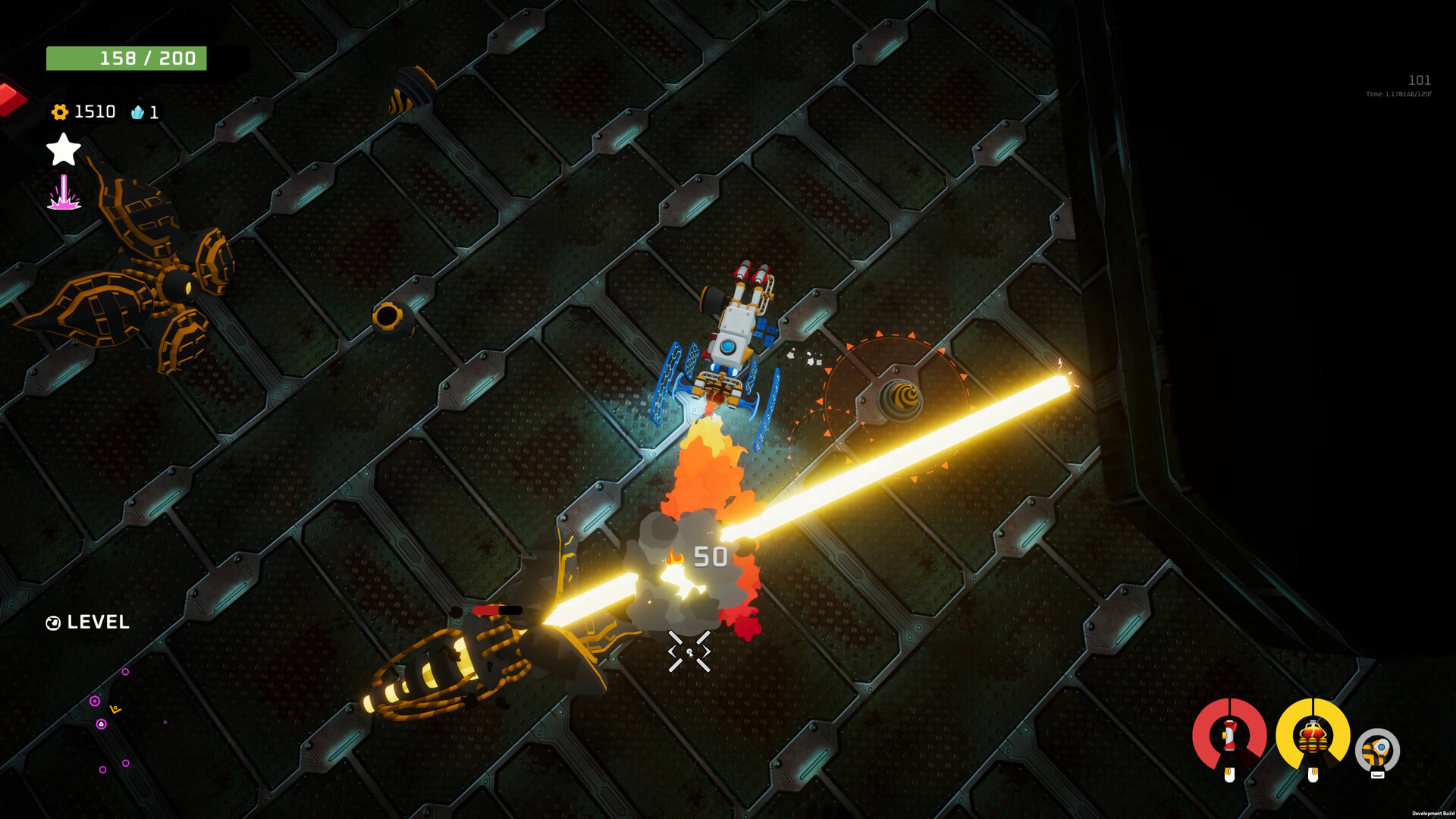Select the yellow grenade bomb ability icon

point(1312,737)
